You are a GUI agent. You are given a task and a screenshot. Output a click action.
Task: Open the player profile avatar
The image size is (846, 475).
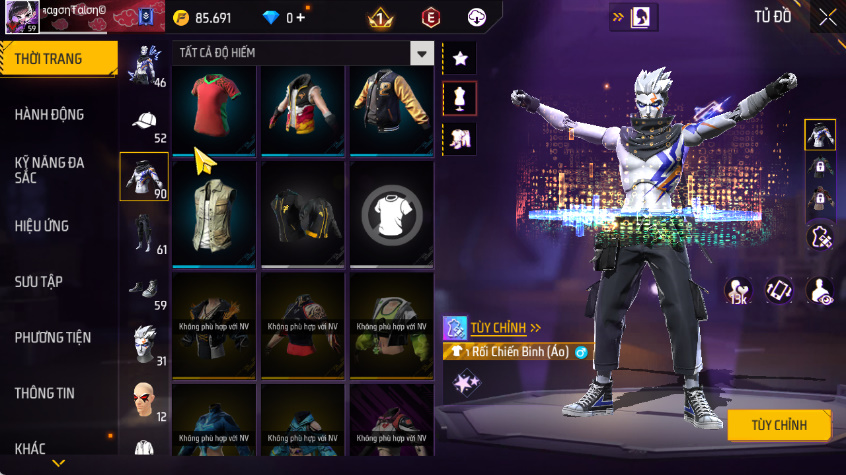24,17
